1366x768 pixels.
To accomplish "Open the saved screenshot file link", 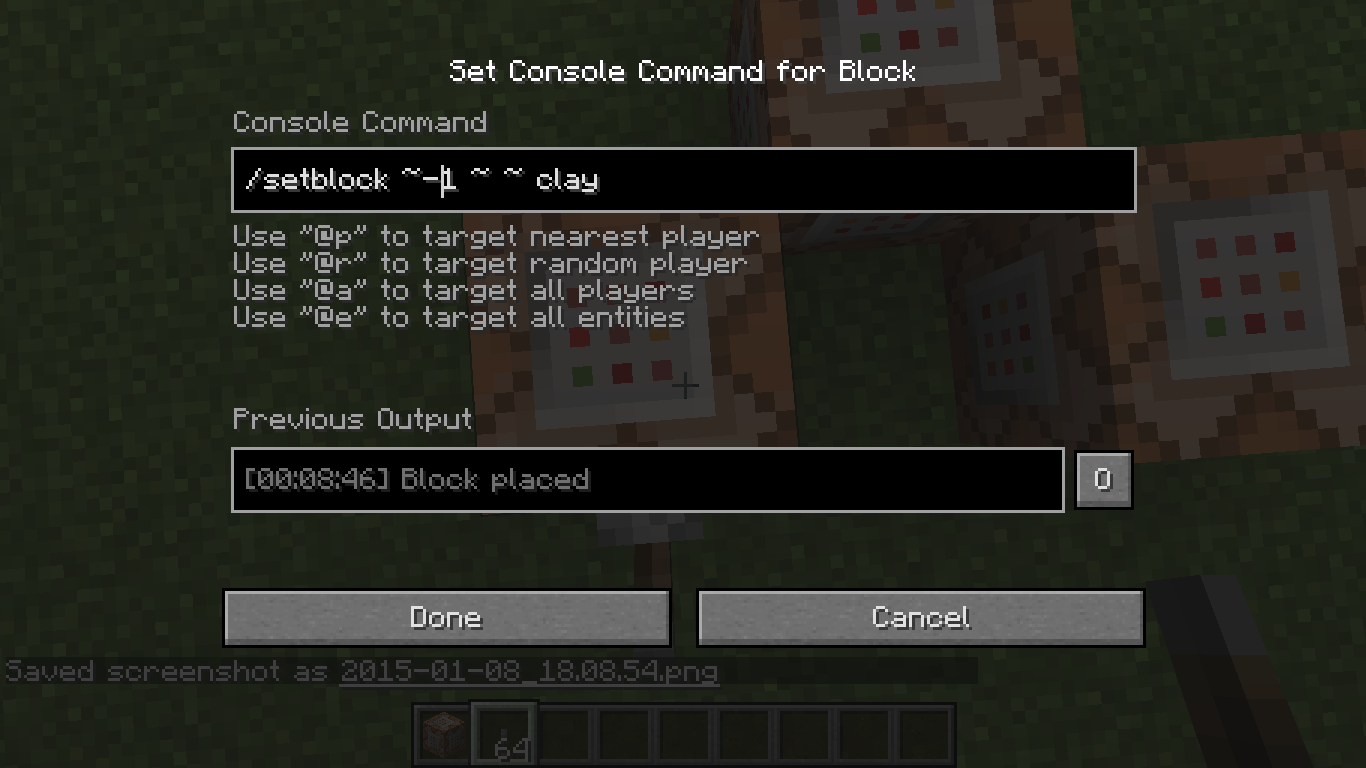I will coord(529,671).
